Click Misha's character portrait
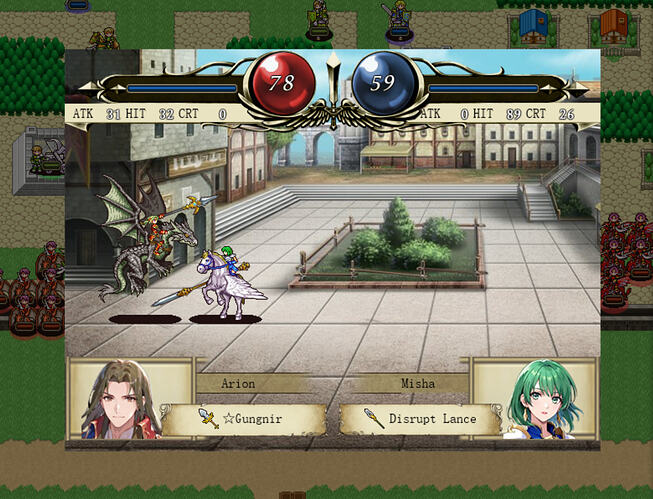 540,400
